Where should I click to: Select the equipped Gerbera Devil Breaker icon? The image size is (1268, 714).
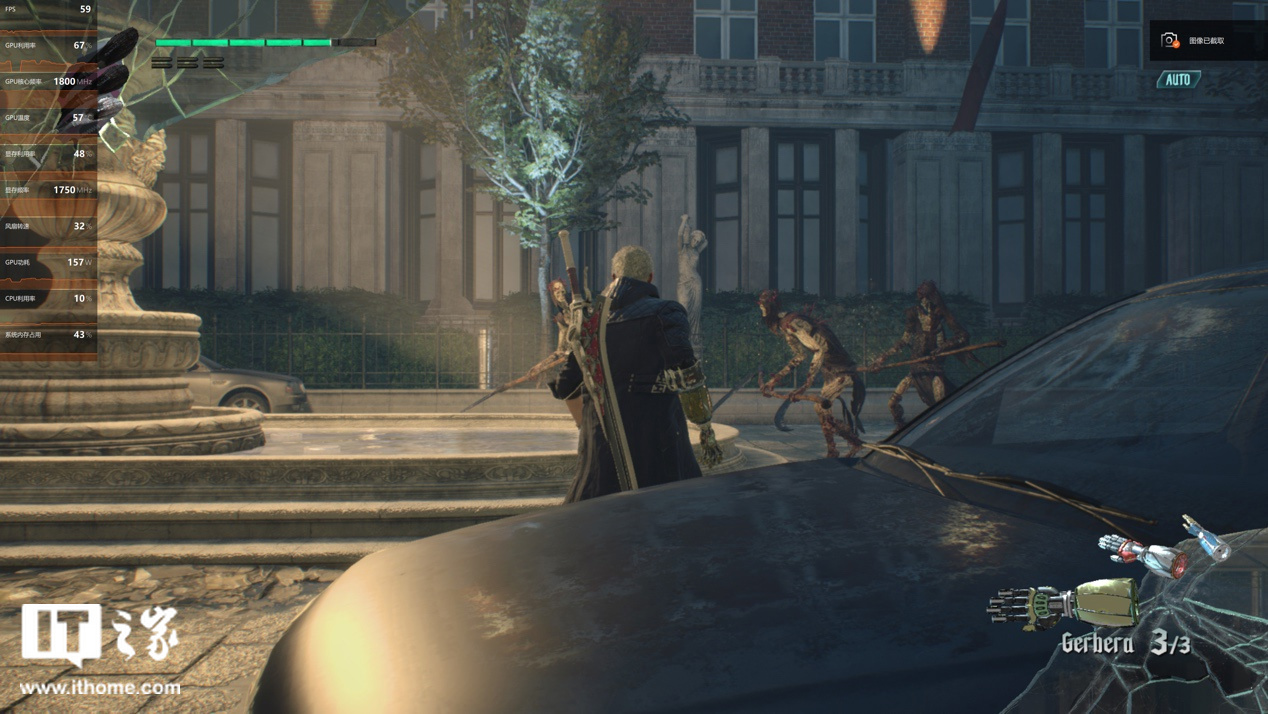click(x=1063, y=605)
